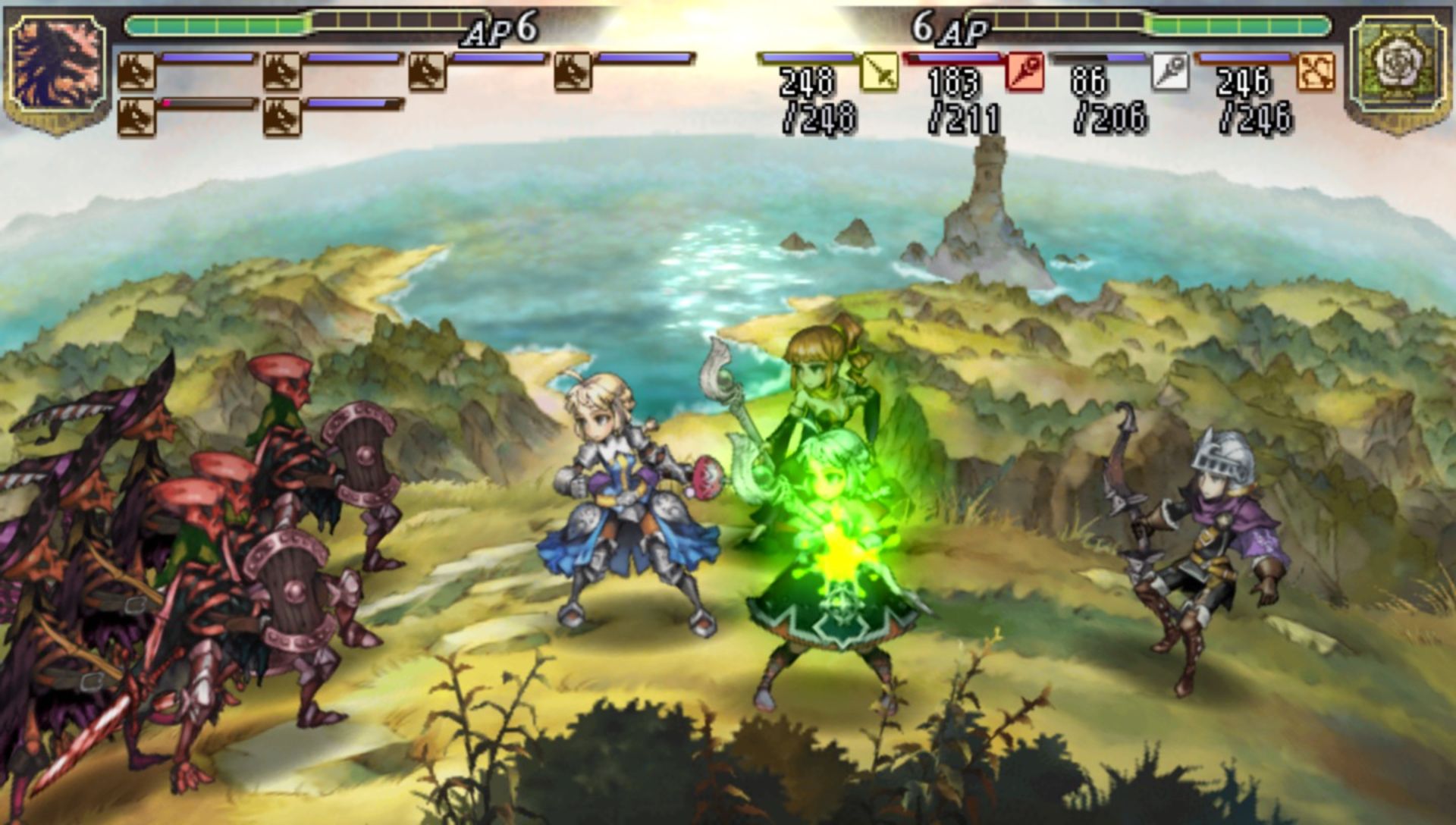Select the red staff class icon
The width and height of the screenshot is (1456, 825).
[x=1025, y=73]
